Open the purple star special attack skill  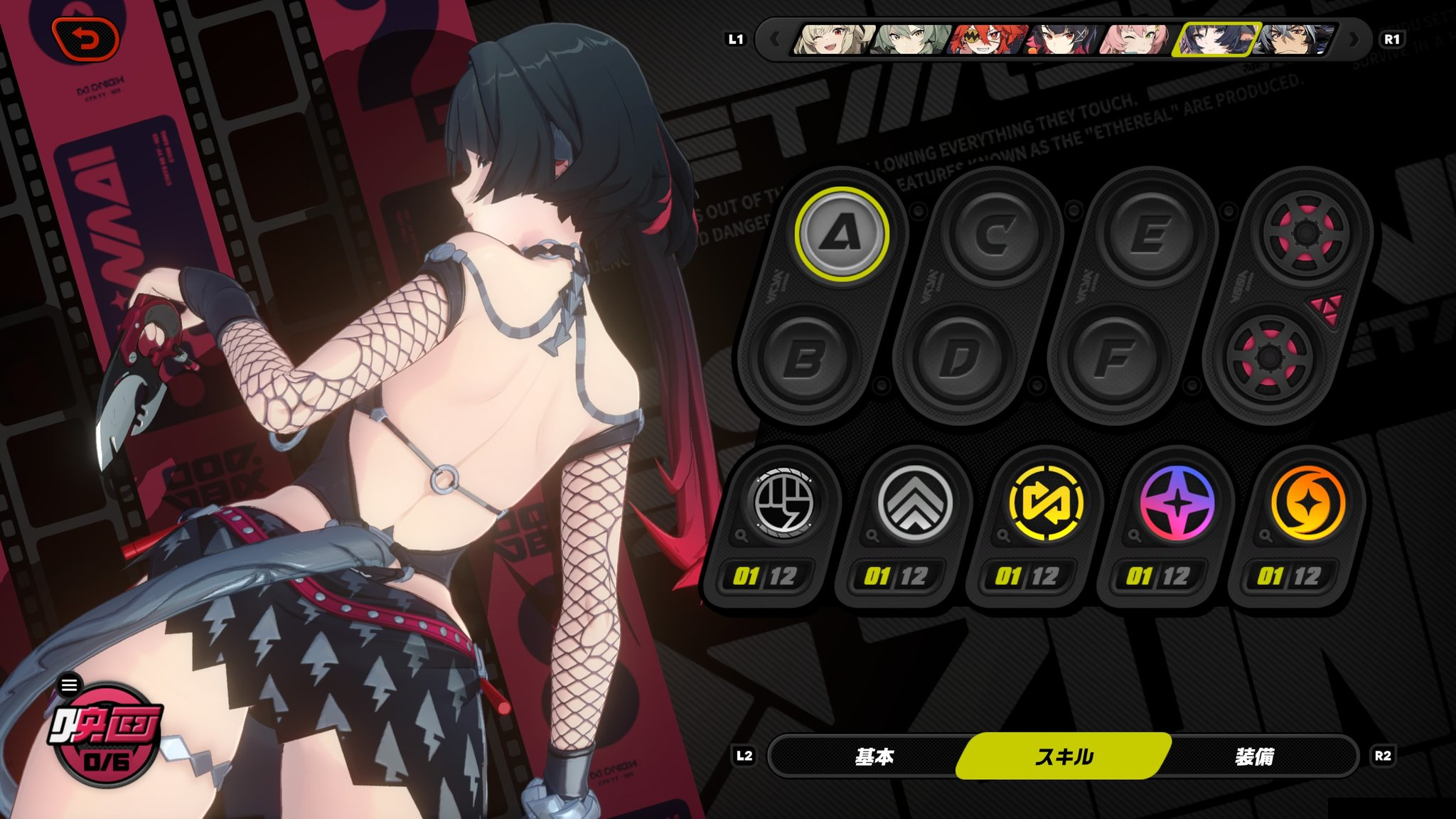click(x=1177, y=503)
